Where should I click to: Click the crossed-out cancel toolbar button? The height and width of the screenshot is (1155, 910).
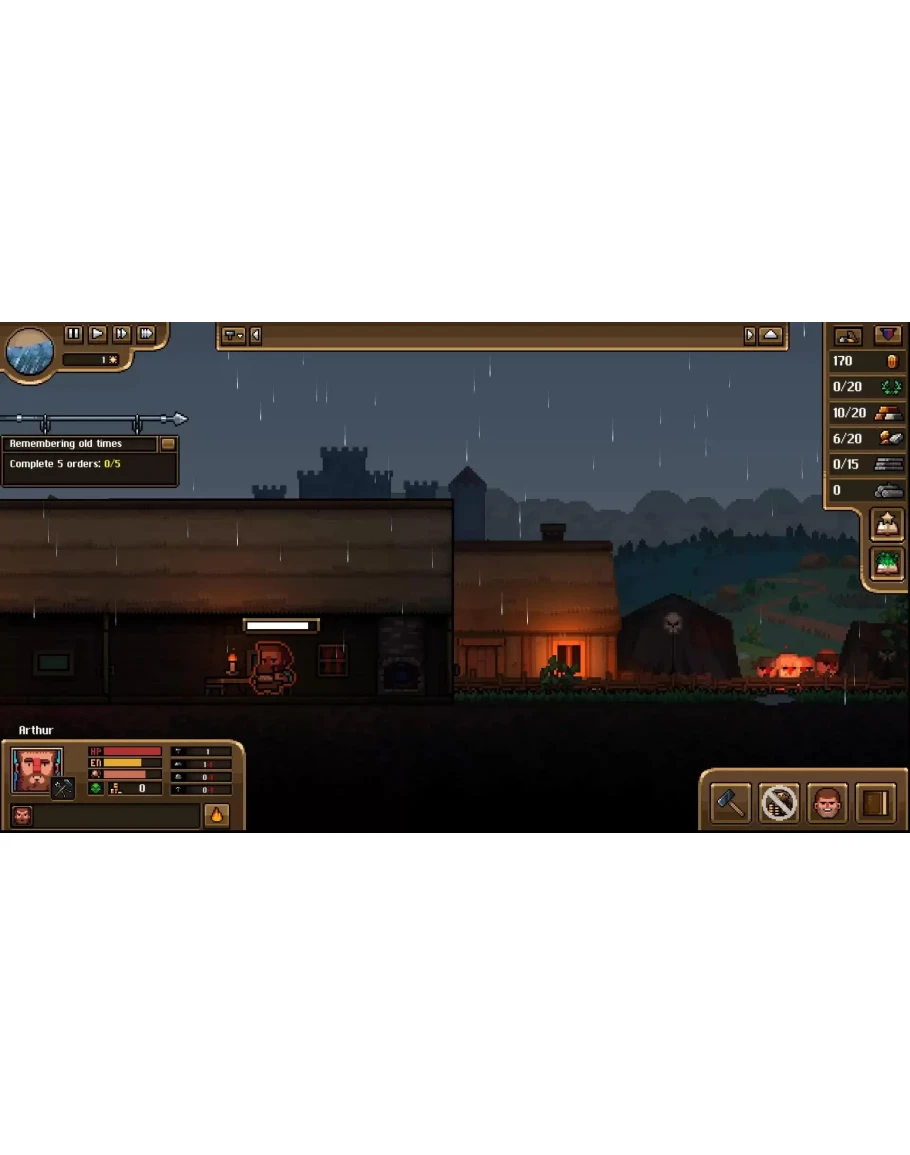pyautogui.click(x=779, y=803)
